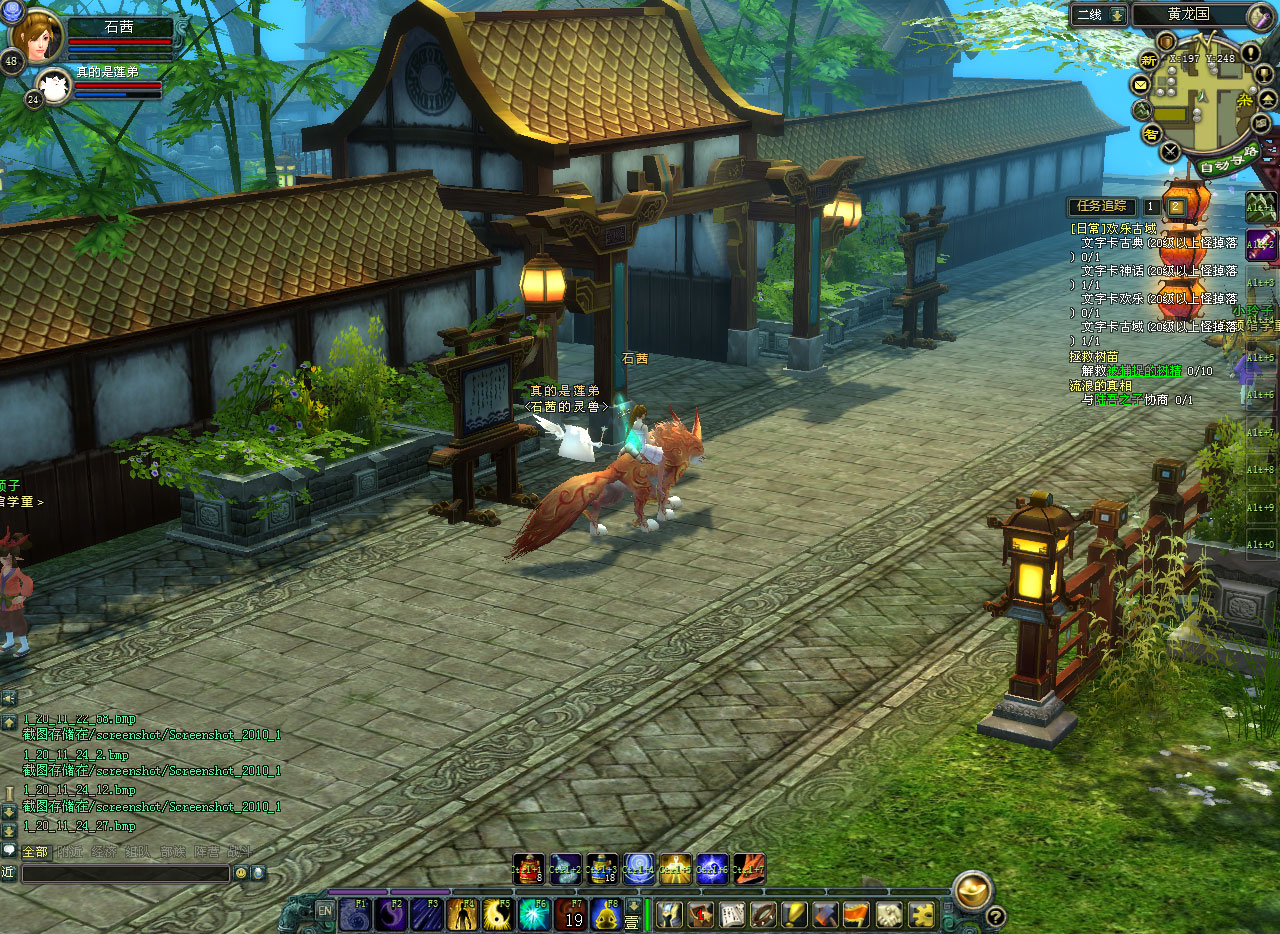
Task: Switch chat to the 全部 tab
Action: 35,852
